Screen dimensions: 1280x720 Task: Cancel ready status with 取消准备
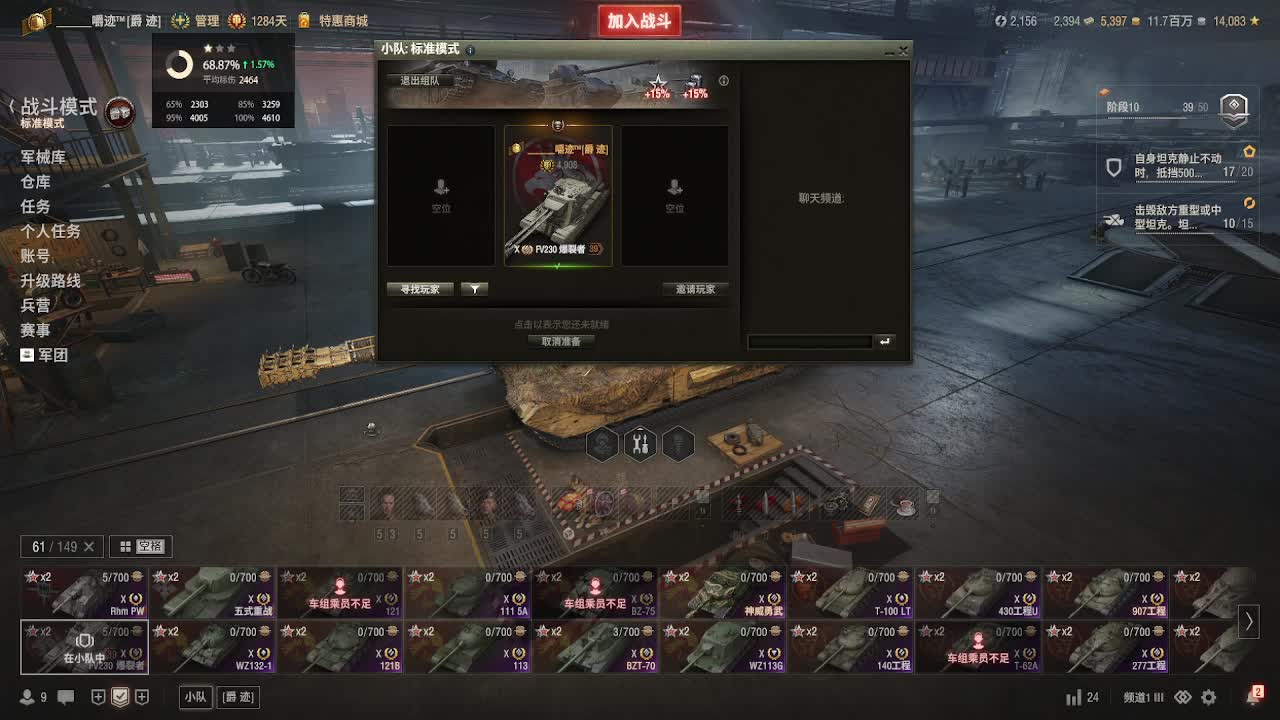point(561,341)
